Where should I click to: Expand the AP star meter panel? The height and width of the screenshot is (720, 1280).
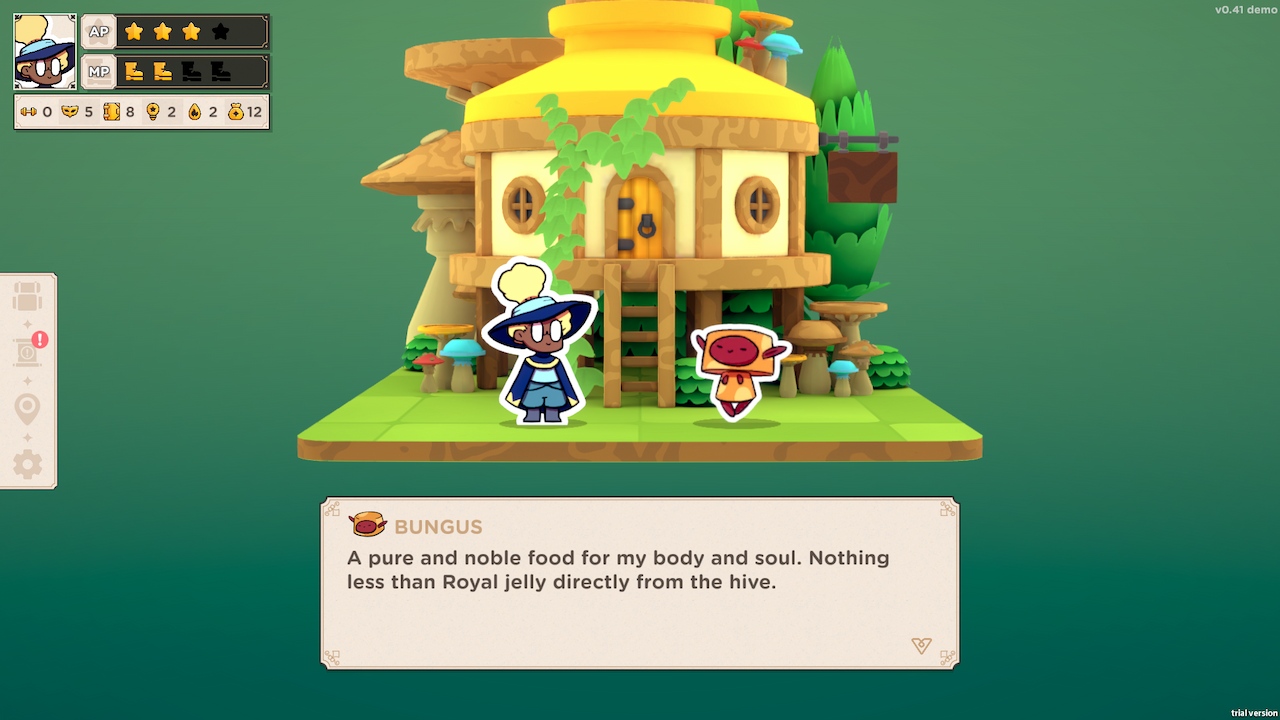[x=98, y=31]
